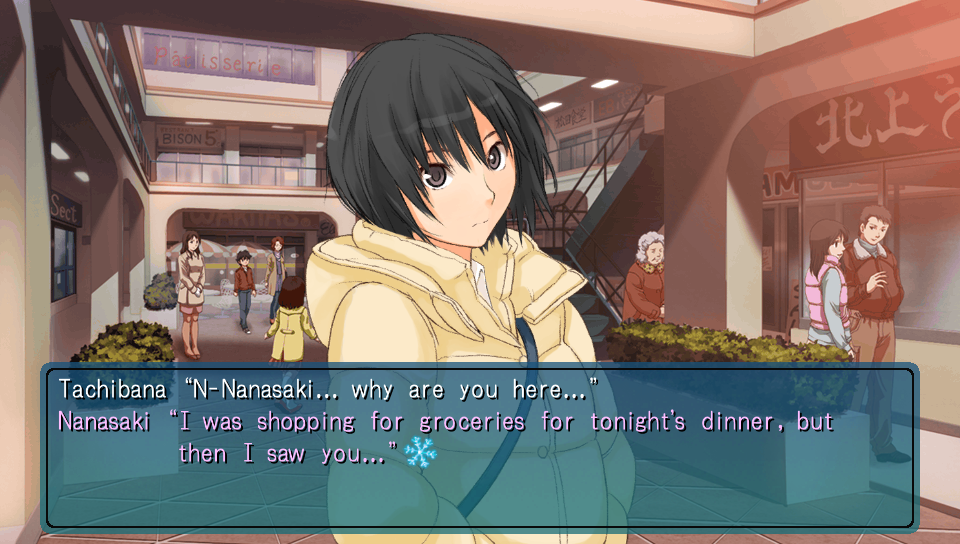This screenshot has height=544, width=960.
Task: Click the snowflake continue indicator
Action: pos(421,454)
